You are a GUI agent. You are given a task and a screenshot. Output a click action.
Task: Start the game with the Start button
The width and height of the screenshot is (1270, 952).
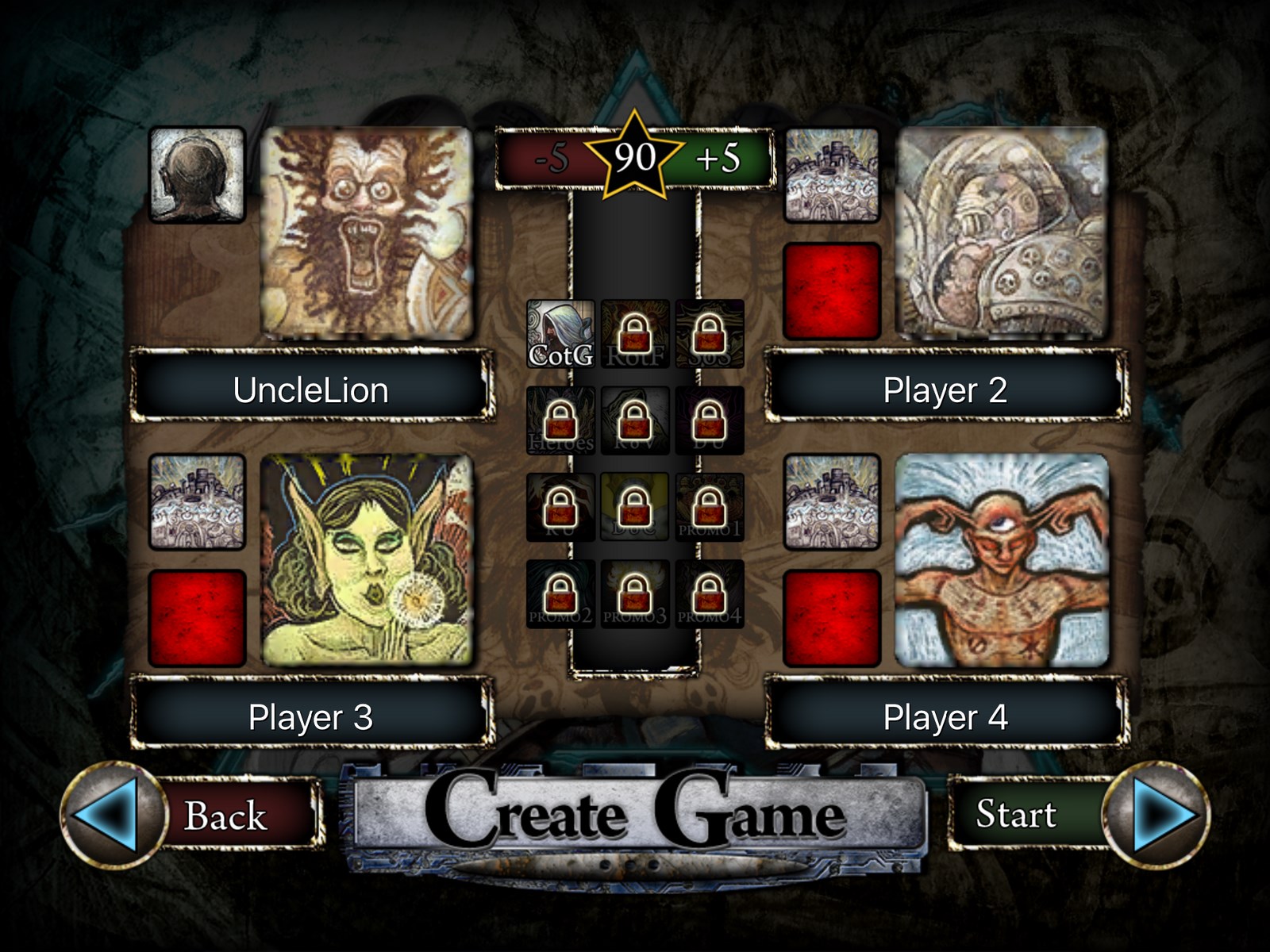point(1017,814)
